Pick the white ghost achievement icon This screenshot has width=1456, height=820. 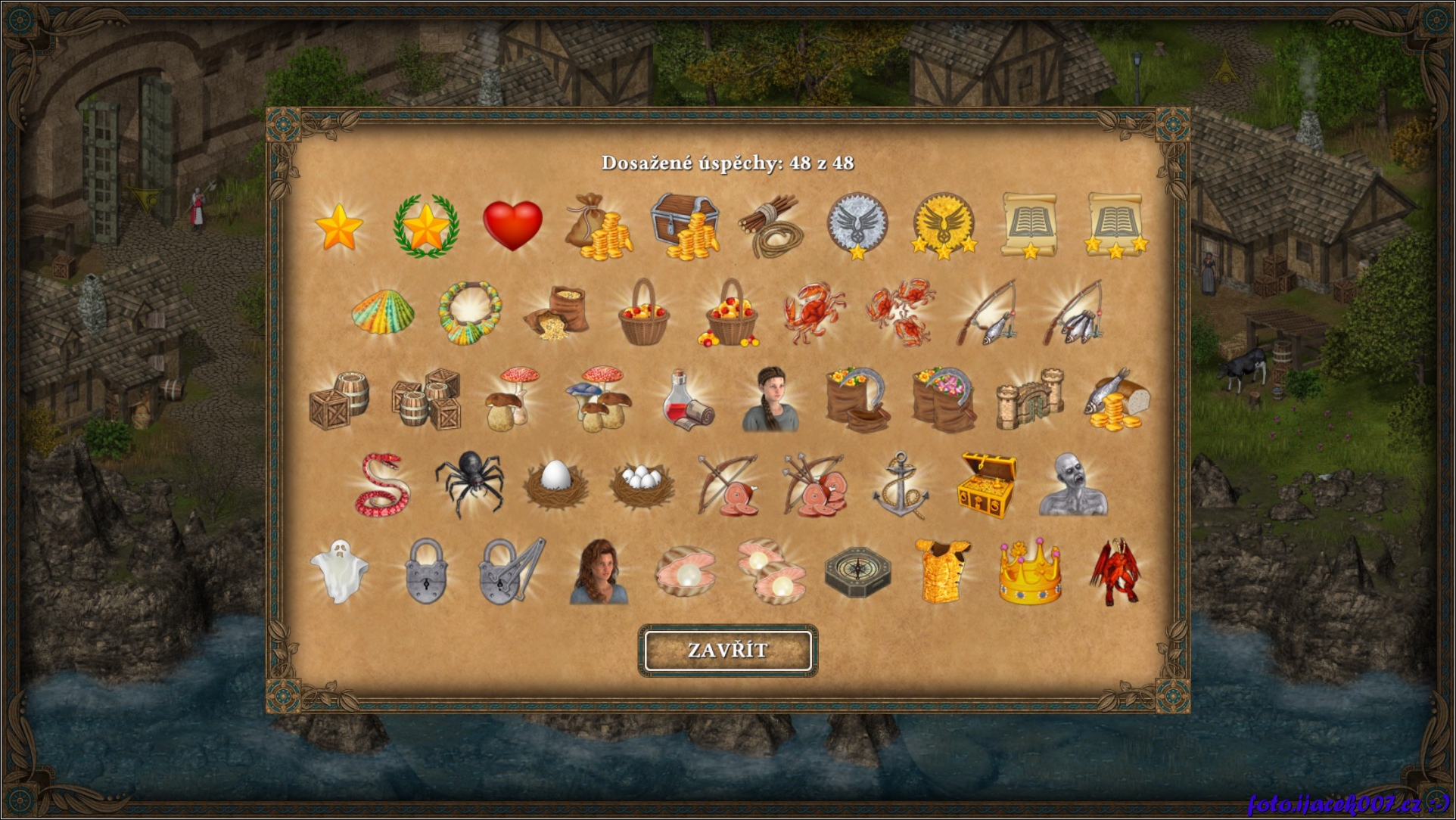click(x=339, y=571)
